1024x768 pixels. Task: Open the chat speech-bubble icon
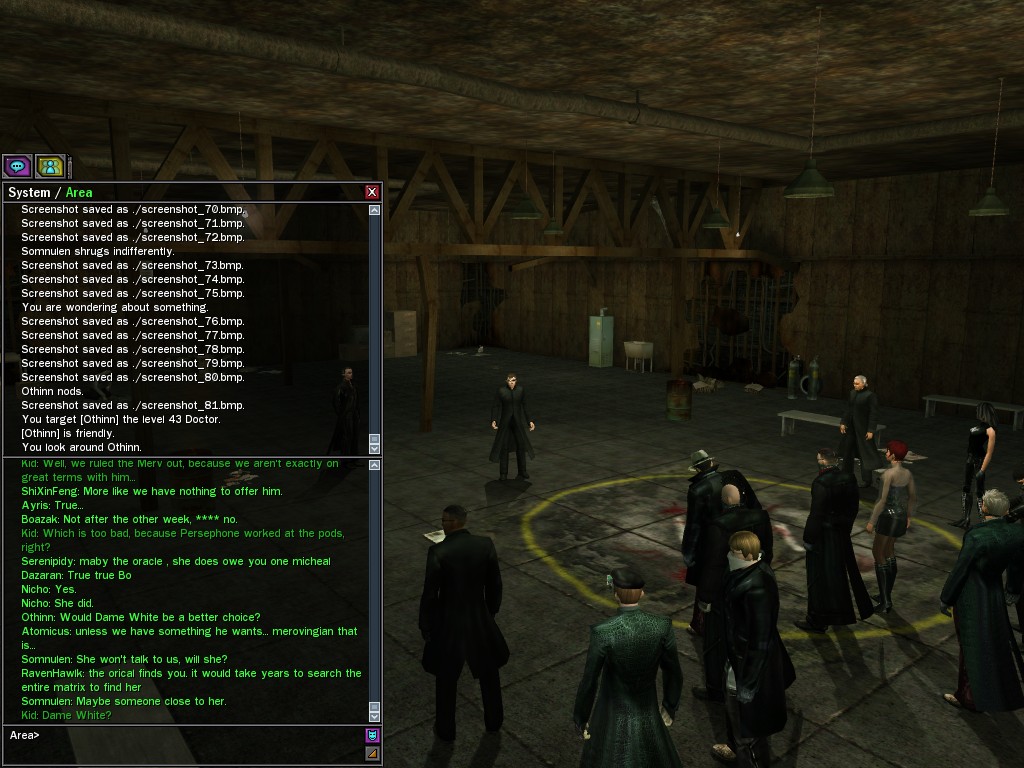[17, 166]
